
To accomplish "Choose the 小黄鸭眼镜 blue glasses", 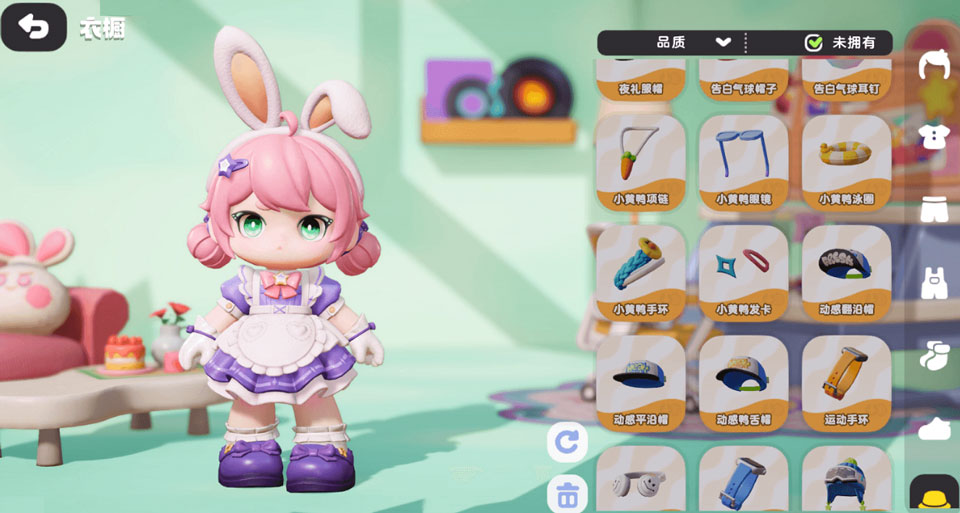I will coord(744,160).
